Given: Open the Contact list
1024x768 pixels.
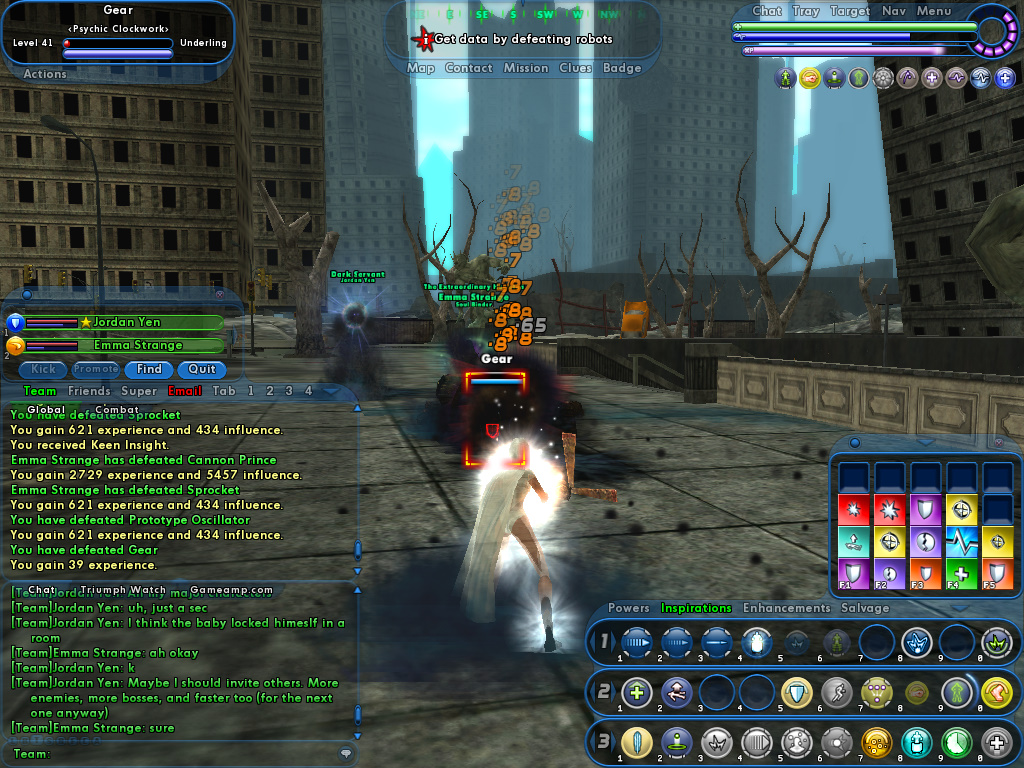Looking at the screenshot, I should 468,68.
